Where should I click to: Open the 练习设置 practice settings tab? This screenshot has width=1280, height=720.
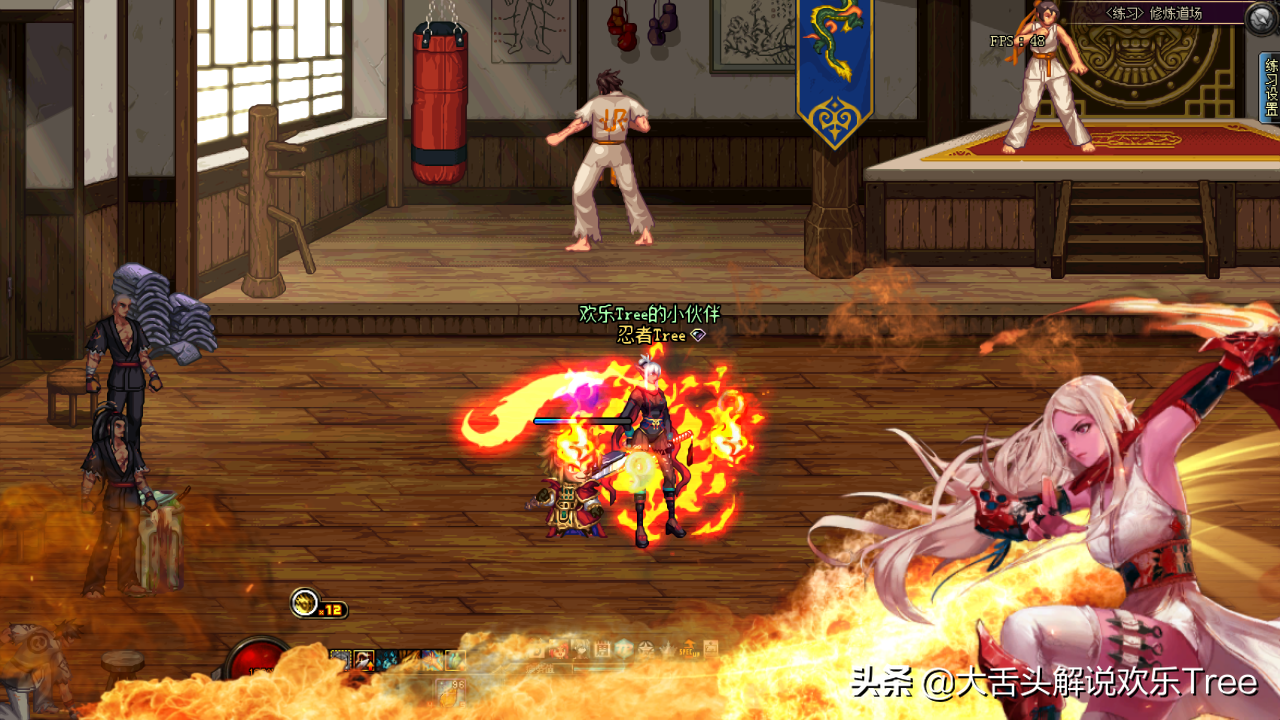click(1271, 89)
